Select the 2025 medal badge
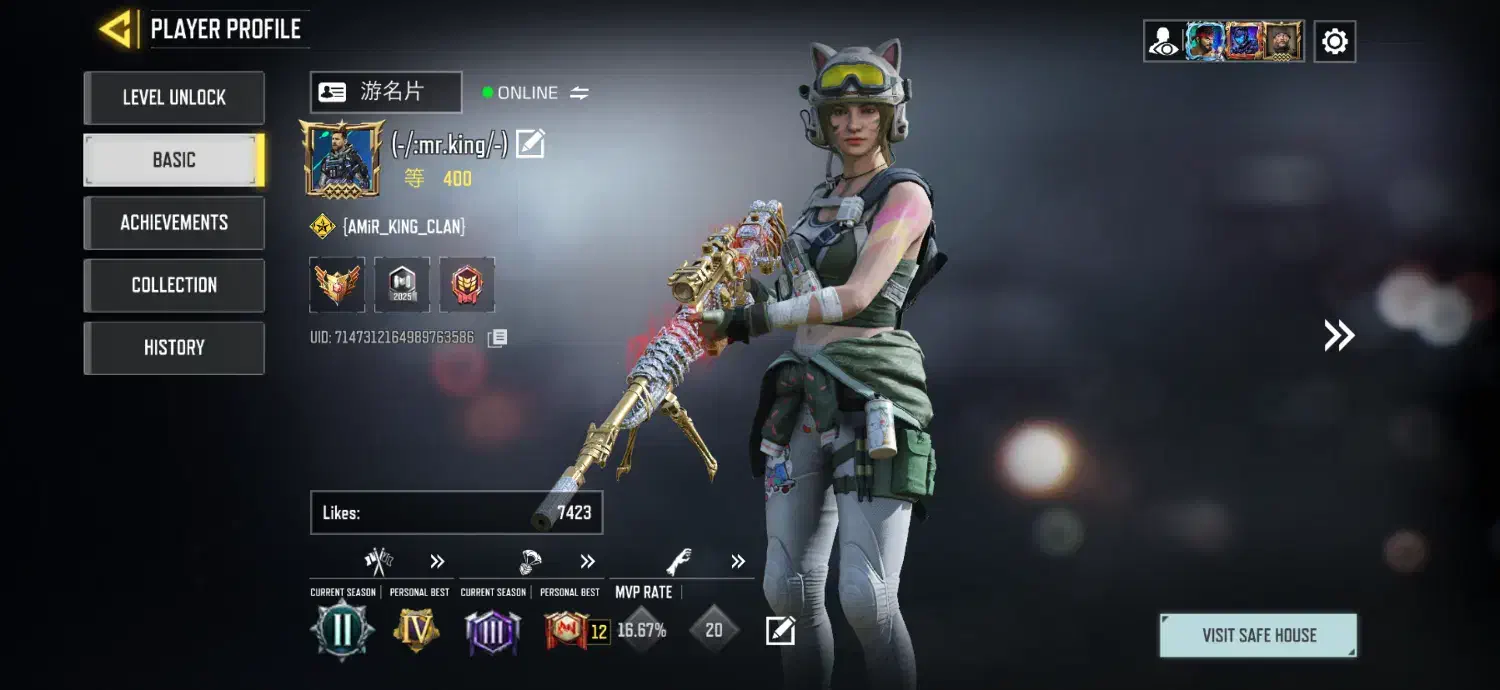This screenshot has height=690, width=1500. [402, 285]
